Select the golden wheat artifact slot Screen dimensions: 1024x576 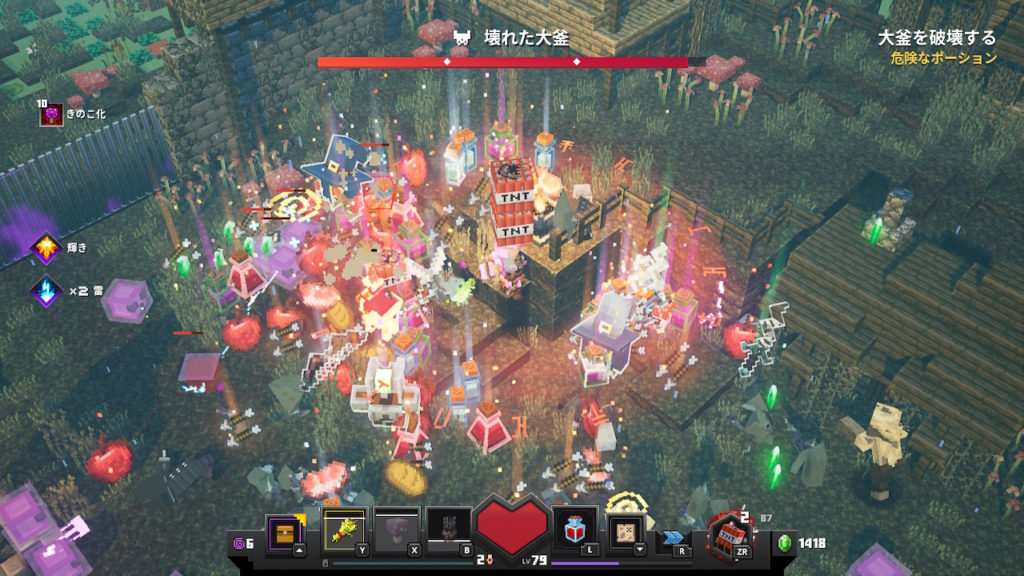click(x=343, y=530)
